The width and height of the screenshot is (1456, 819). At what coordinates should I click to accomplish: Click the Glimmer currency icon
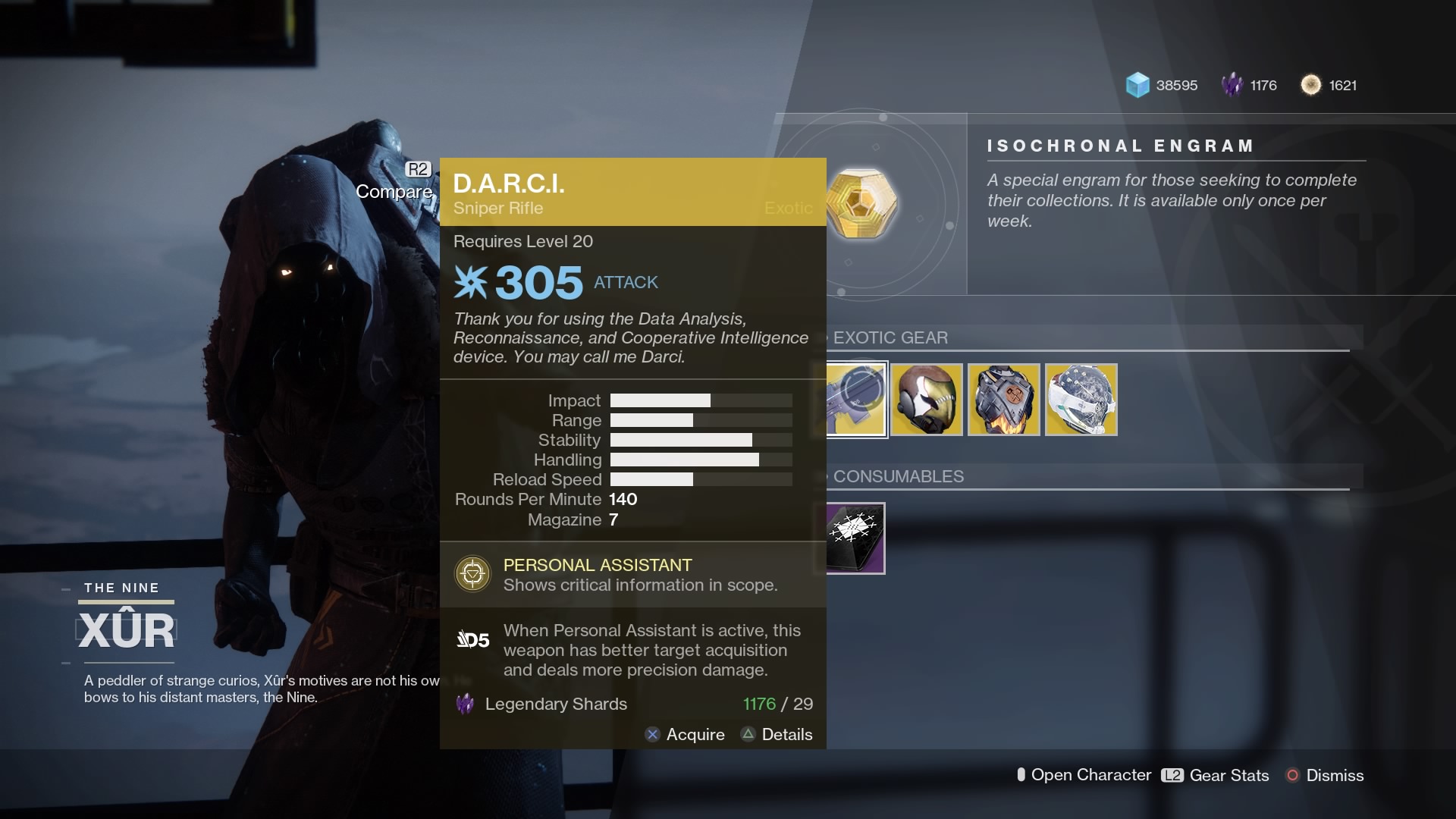(x=1137, y=86)
